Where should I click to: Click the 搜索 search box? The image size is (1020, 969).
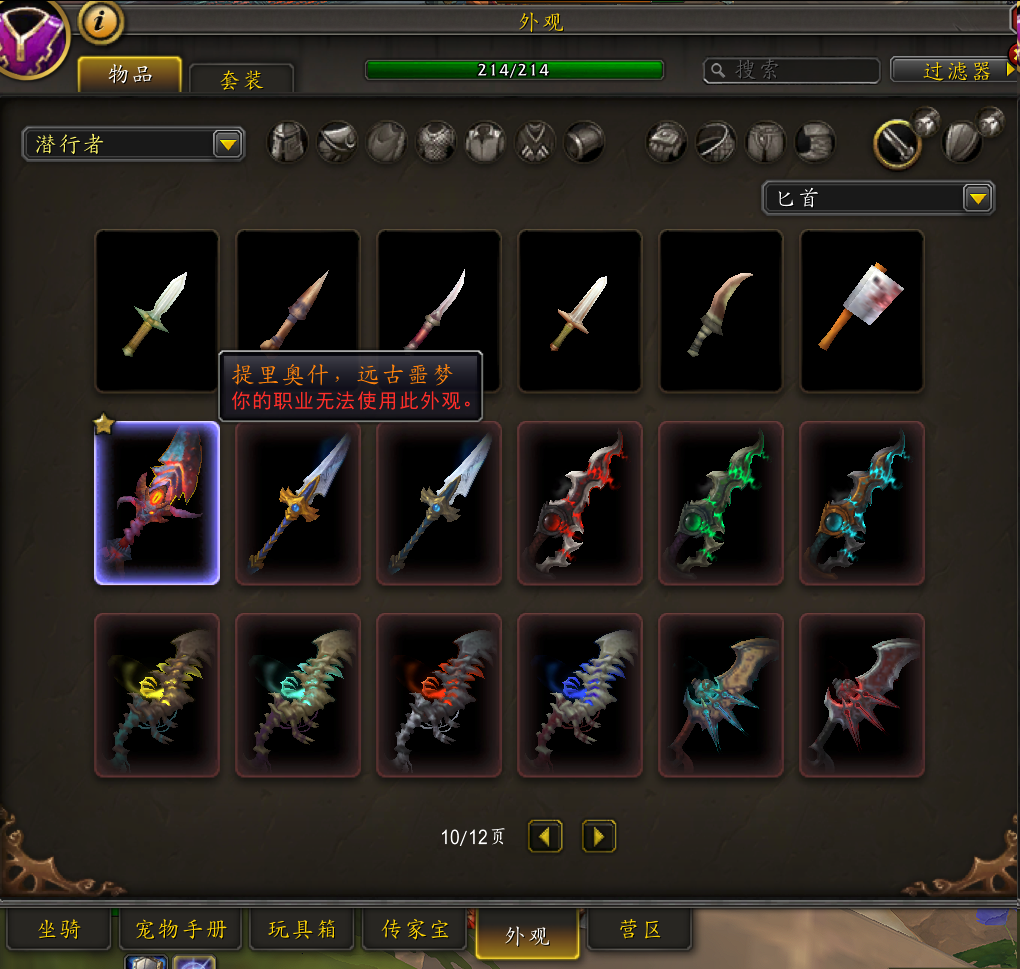tap(792, 70)
